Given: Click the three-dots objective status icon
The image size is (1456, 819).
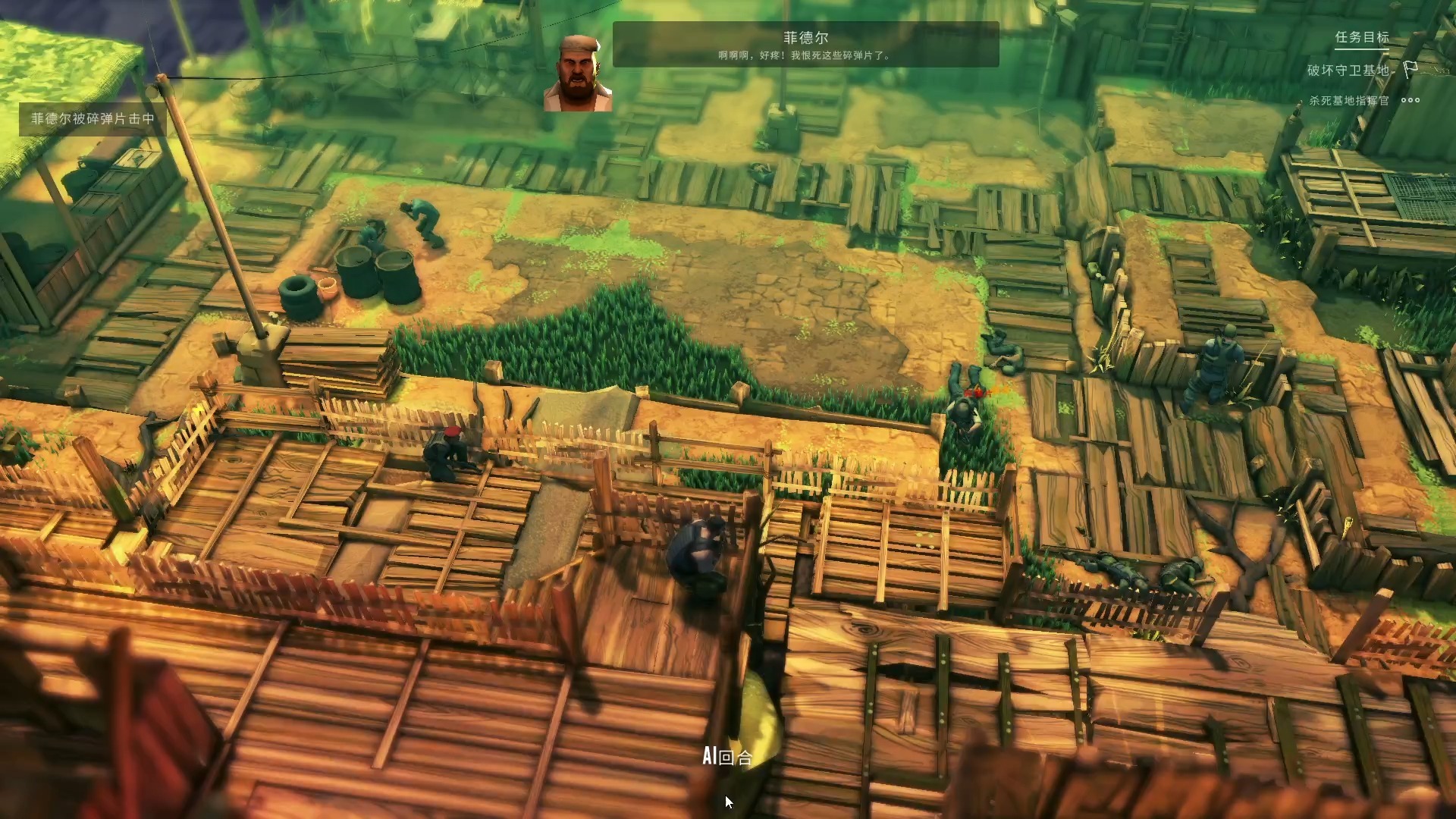Looking at the screenshot, I should [x=1410, y=100].
